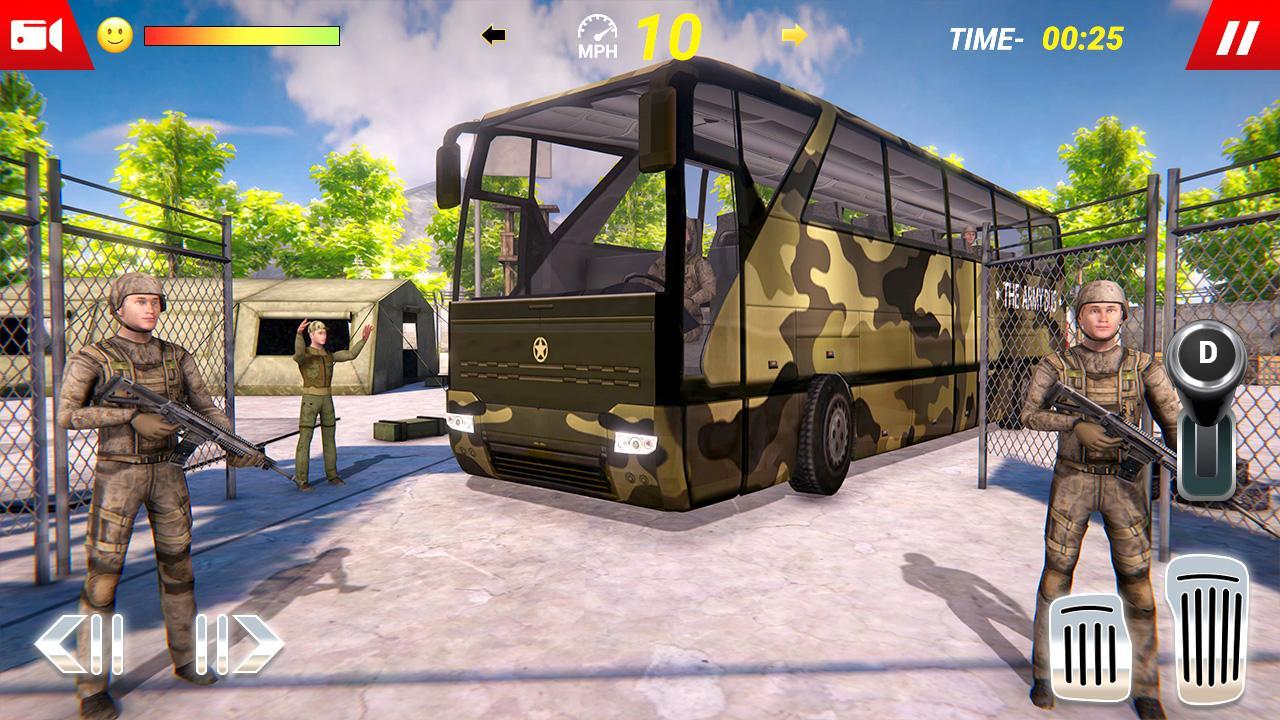Tap the brake pedal
The height and width of the screenshot is (720, 1280).
tap(1089, 647)
